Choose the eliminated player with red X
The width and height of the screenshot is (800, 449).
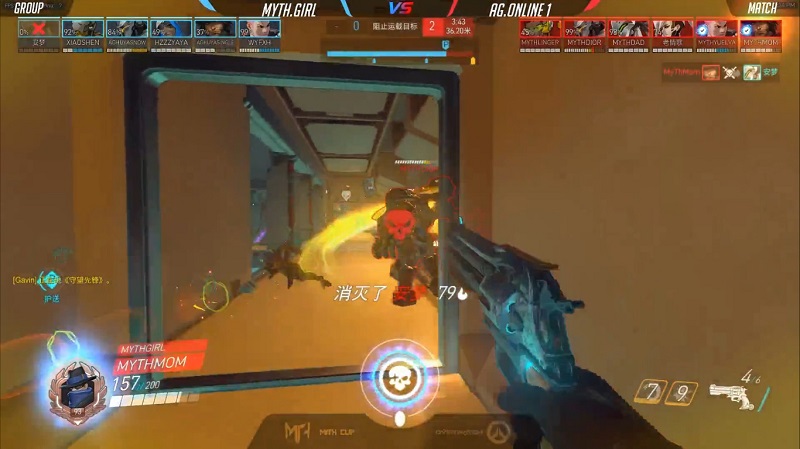pos(38,29)
